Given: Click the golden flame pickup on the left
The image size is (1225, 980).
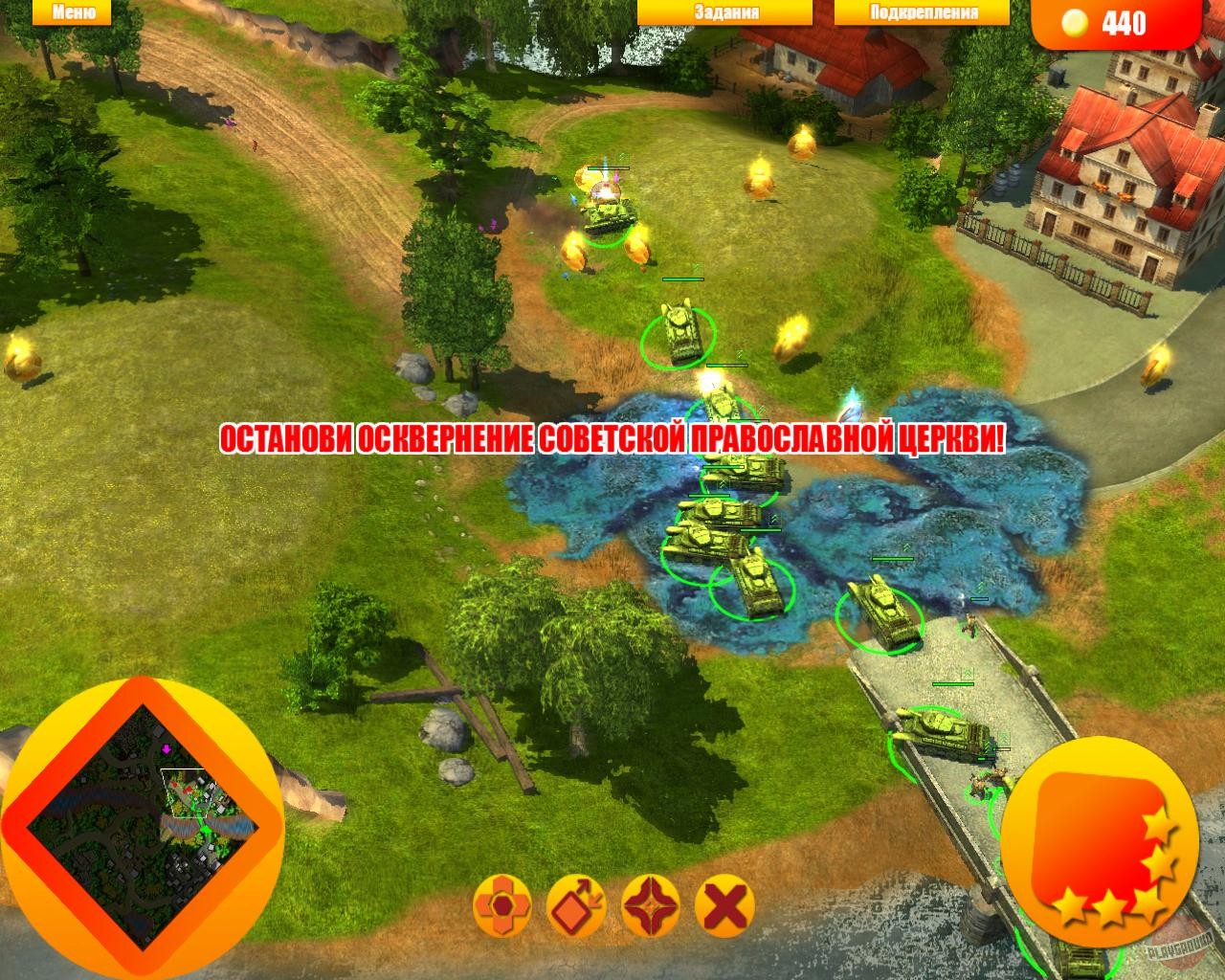Looking at the screenshot, I should [23, 358].
